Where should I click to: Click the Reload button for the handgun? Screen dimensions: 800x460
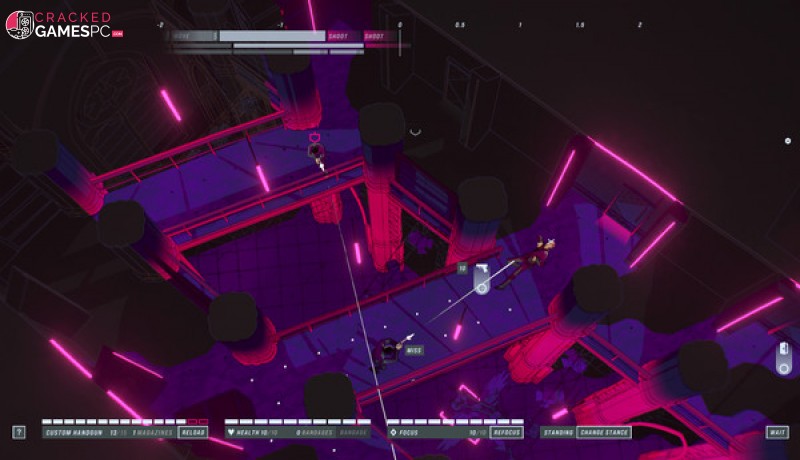(x=193, y=433)
